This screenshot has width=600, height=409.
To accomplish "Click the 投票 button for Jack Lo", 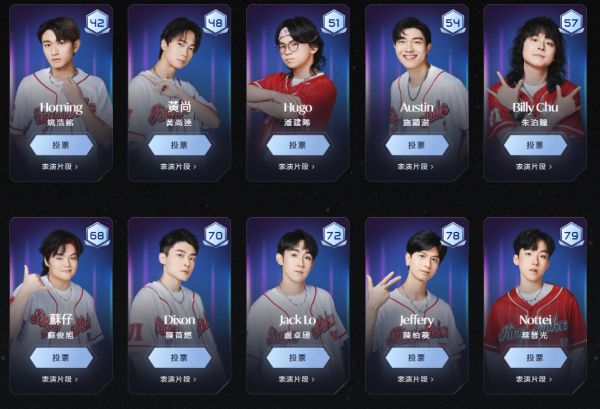I will [x=298, y=357].
